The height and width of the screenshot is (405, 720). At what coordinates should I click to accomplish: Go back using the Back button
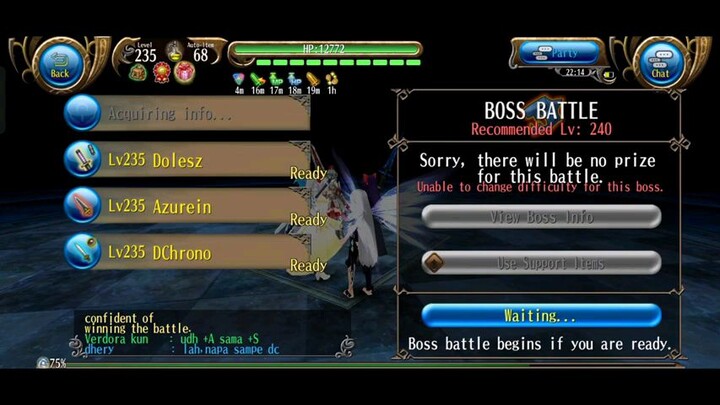pyautogui.click(x=60, y=62)
